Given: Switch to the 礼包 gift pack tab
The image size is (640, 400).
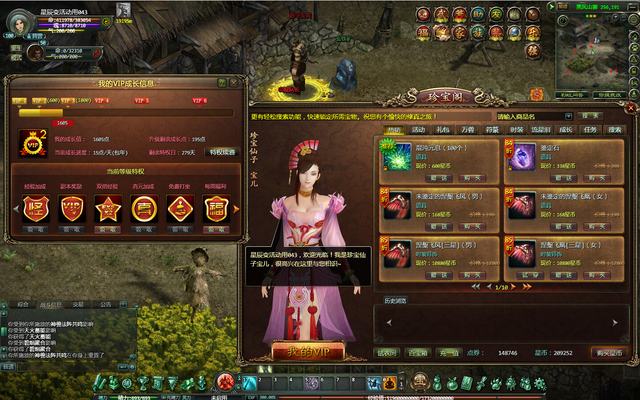Looking at the screenshot, I should point(443,130).
